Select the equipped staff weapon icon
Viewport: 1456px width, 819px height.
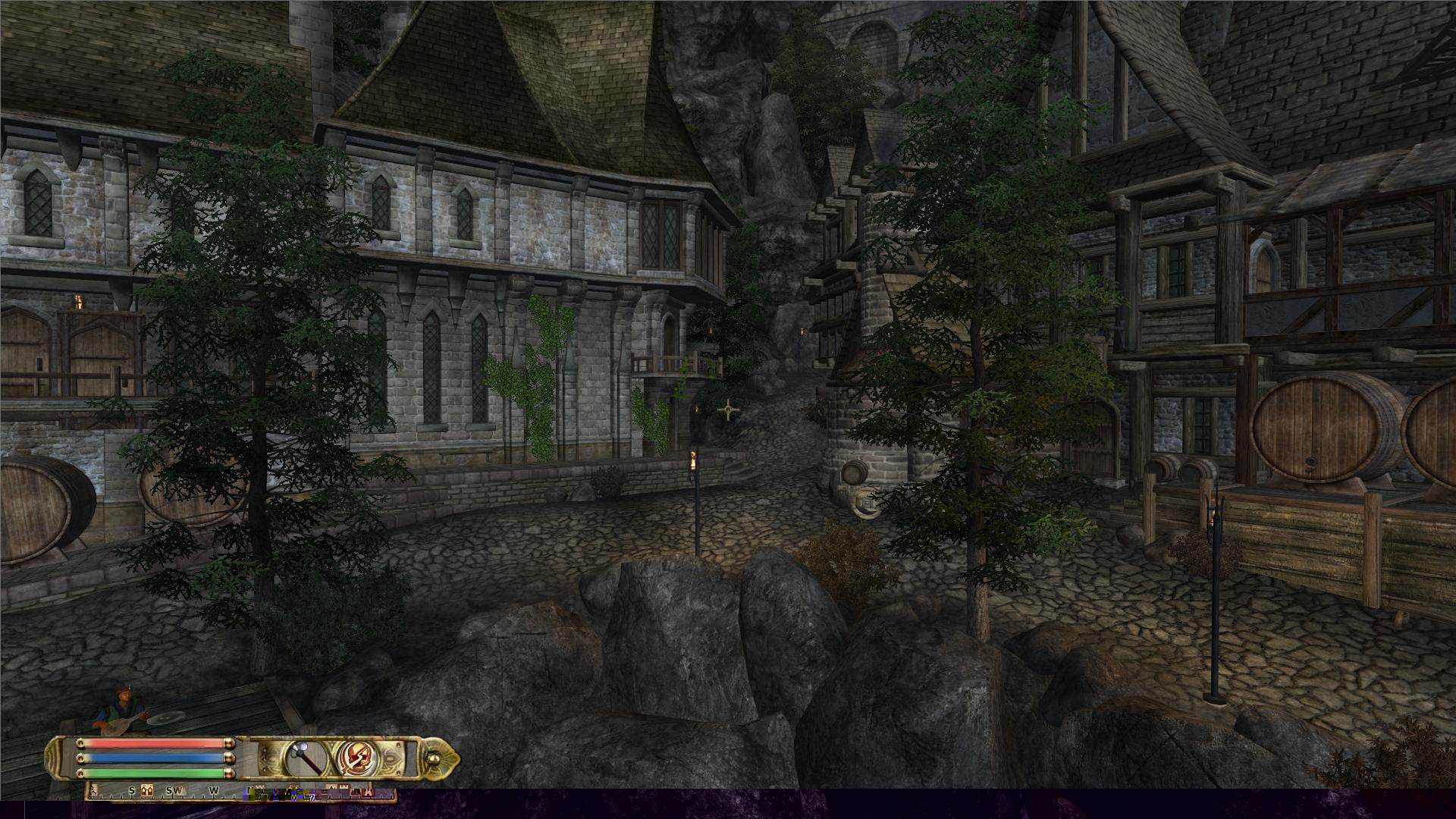[305, 758]
